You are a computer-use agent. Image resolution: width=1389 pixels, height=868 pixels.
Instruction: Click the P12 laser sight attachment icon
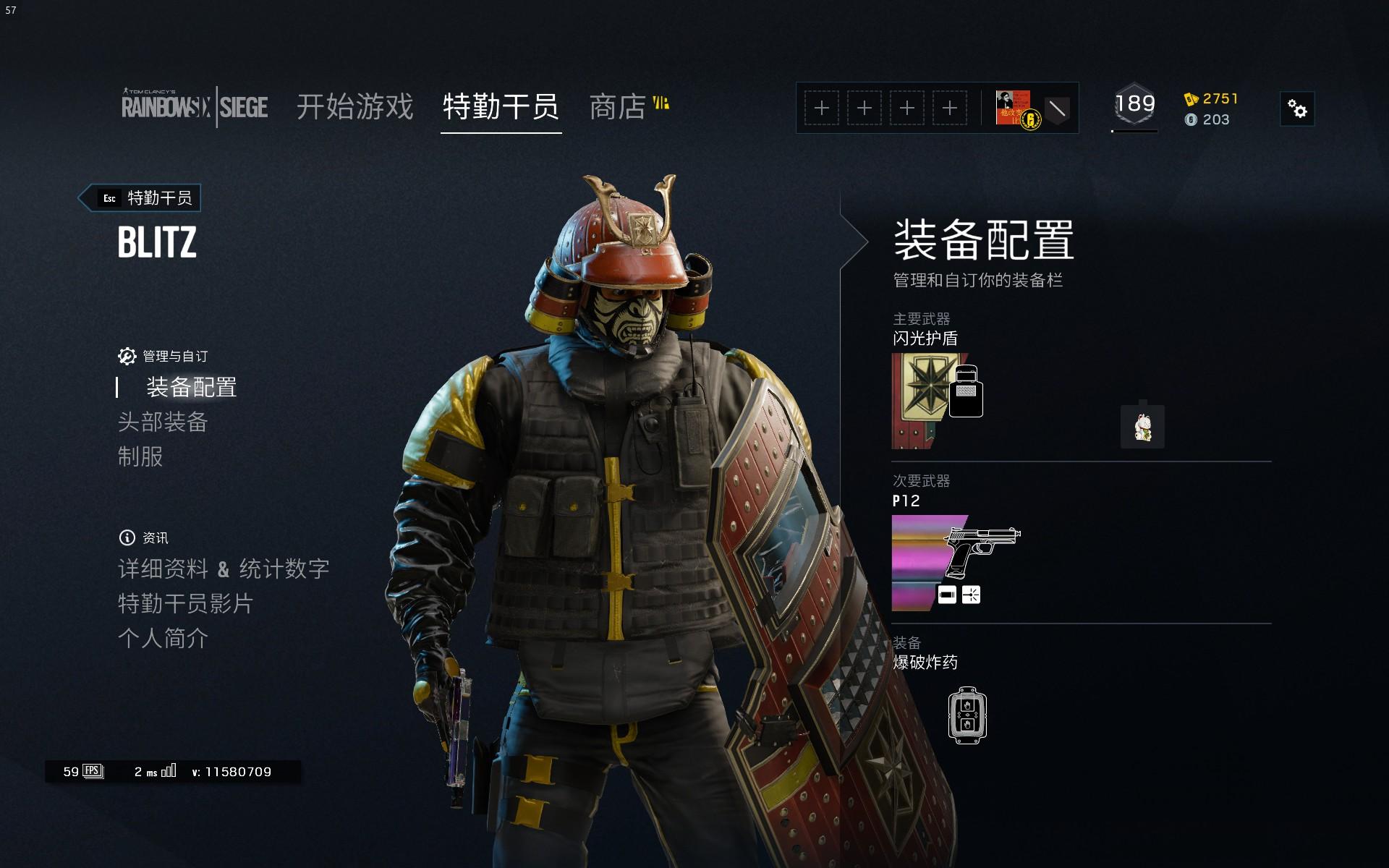point(971,595)
